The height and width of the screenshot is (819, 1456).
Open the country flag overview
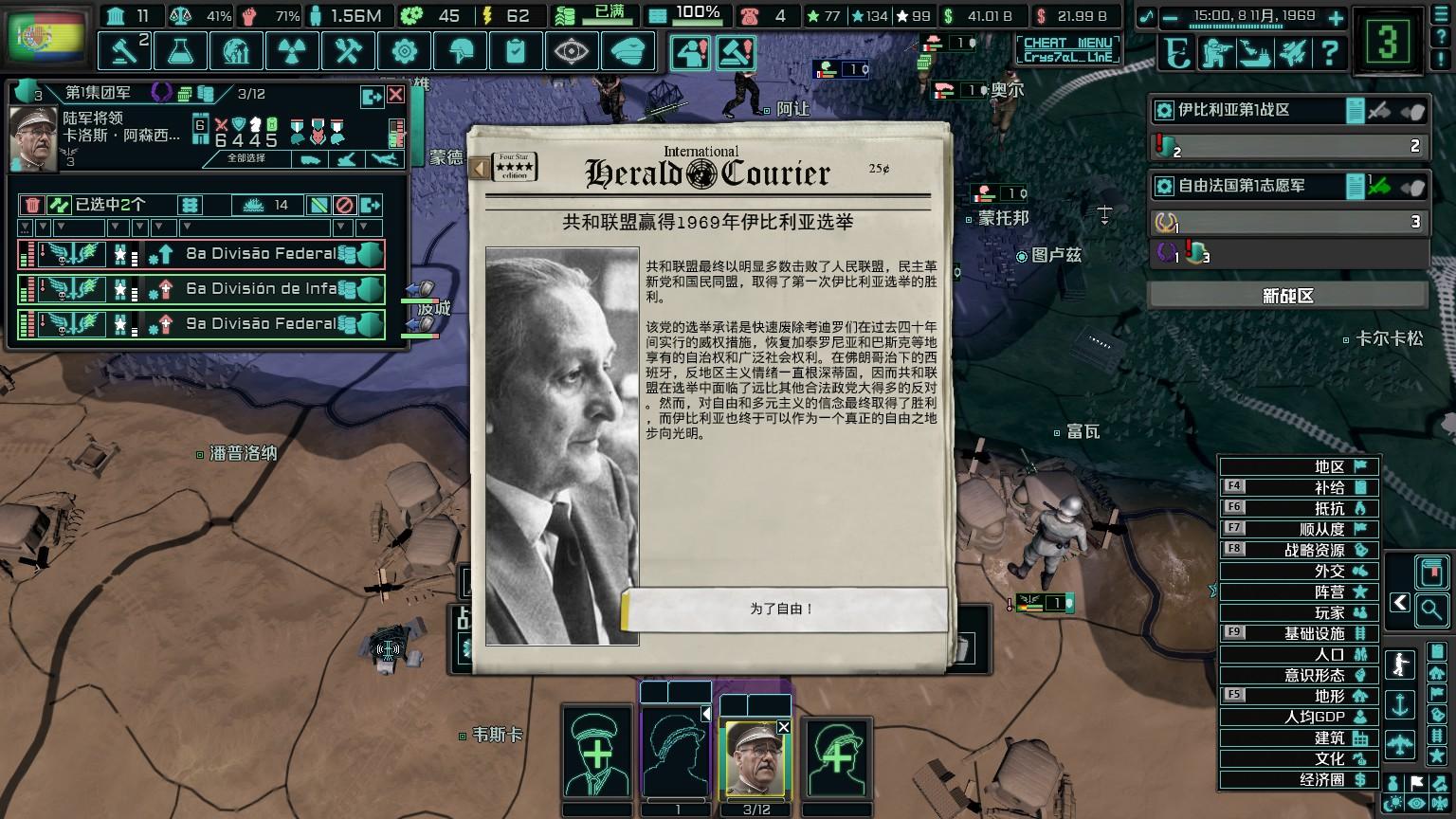[x=45, y=37]
